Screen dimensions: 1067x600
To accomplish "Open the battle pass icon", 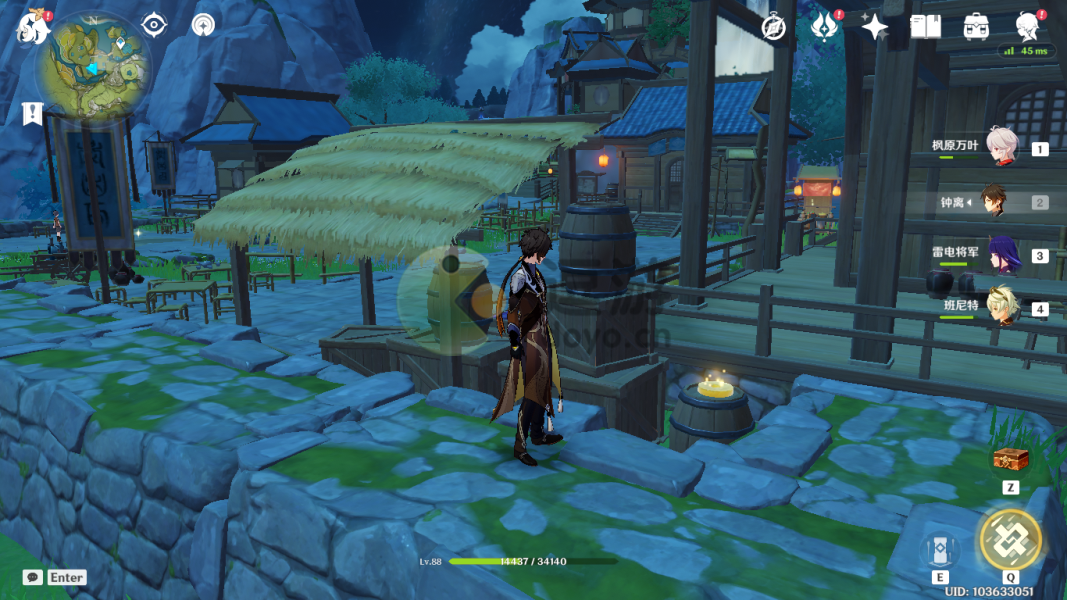I will pos(825,27).
